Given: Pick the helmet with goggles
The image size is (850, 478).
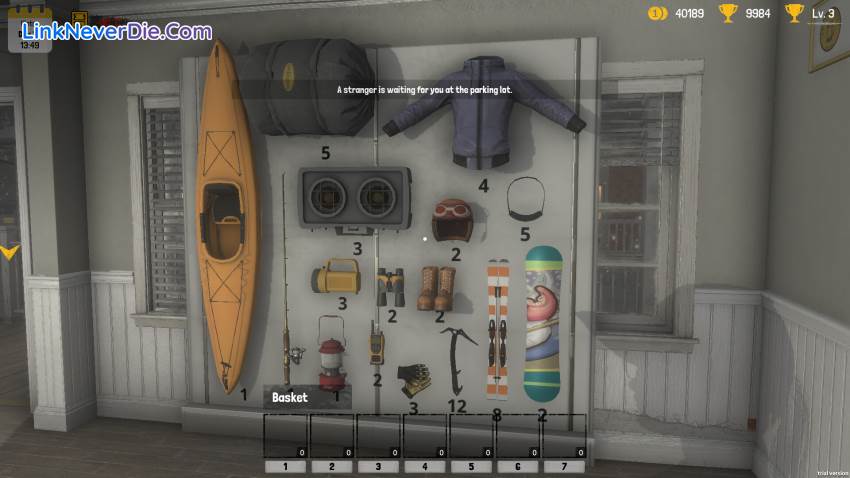Looking at the screenshot, I should (x=450, y=219).
